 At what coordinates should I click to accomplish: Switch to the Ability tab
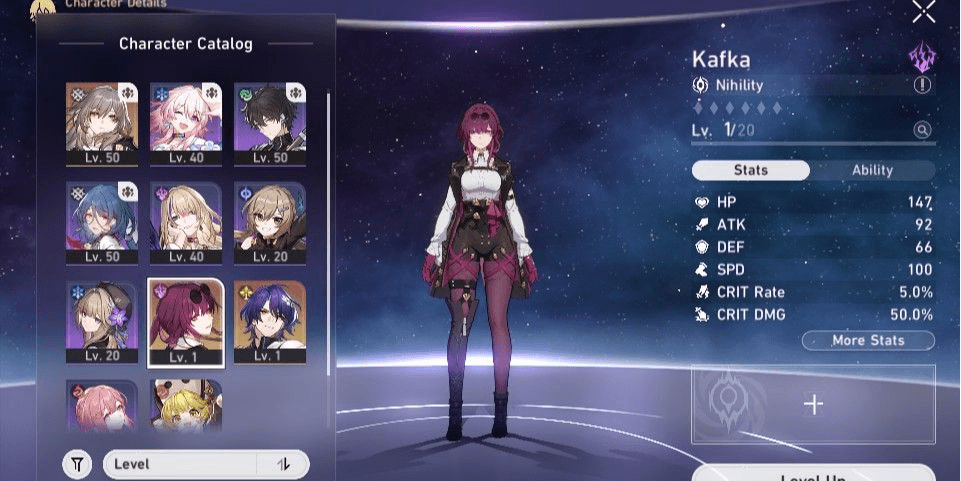tap(872, 170)
